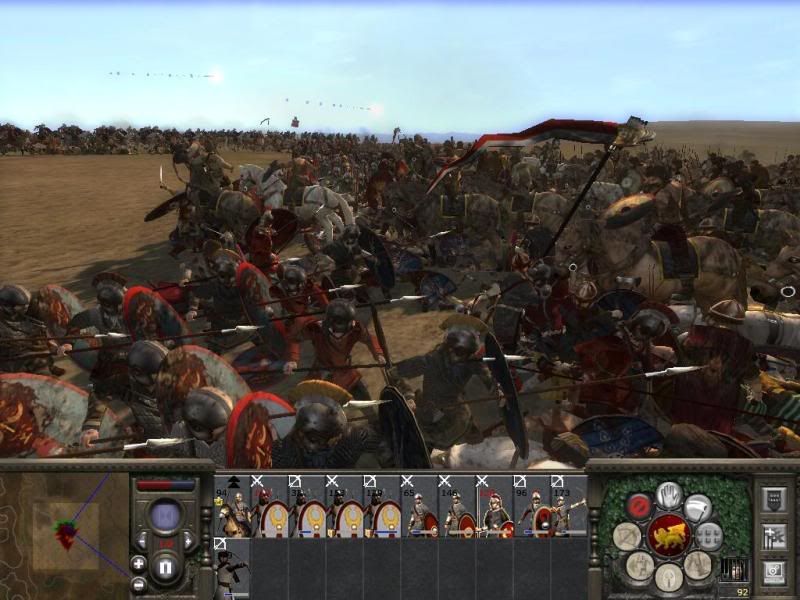
Task: Click the golden lion faction emblem
Action: click(668, 537)
